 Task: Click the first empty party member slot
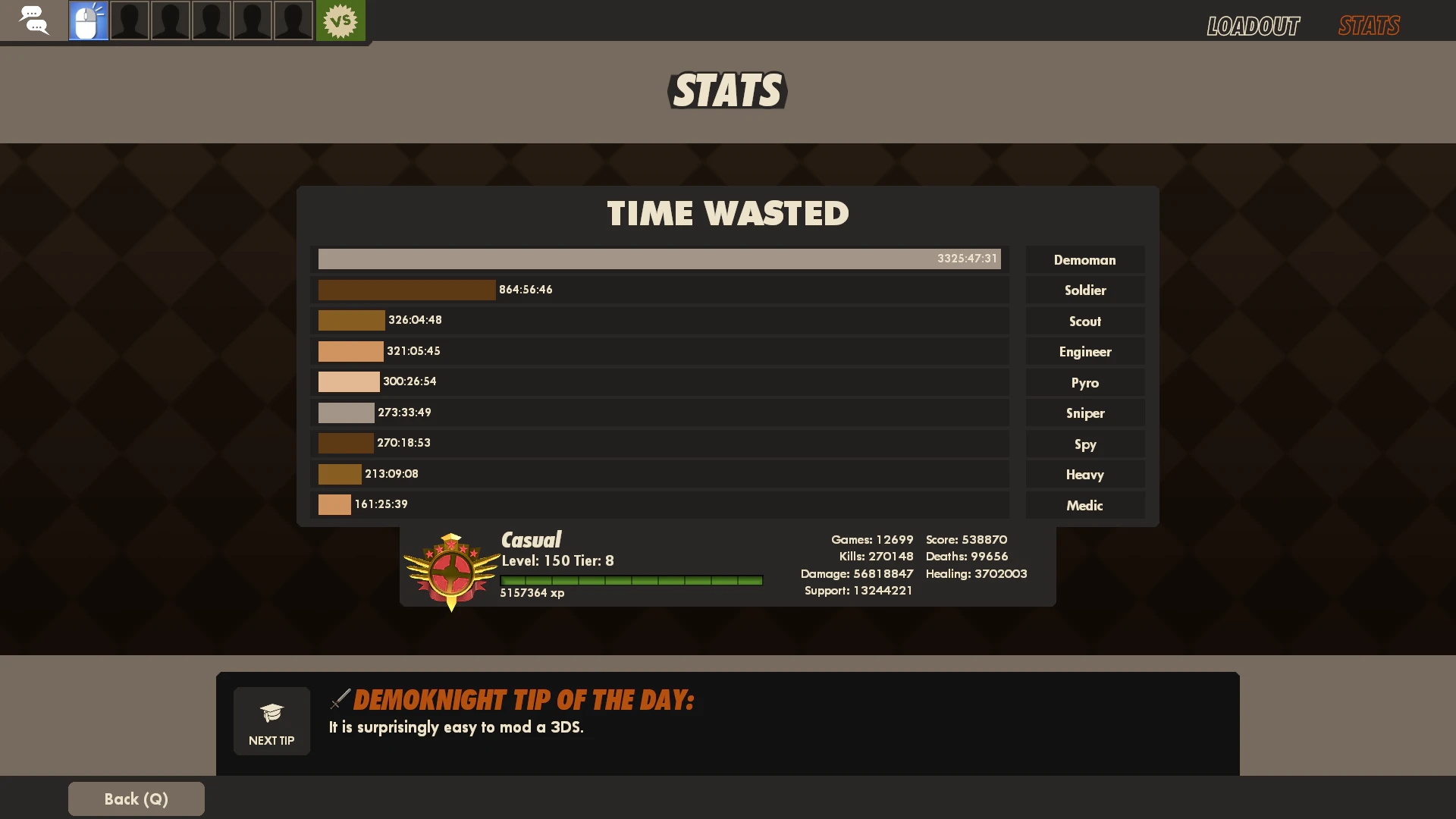pos(130,20)
